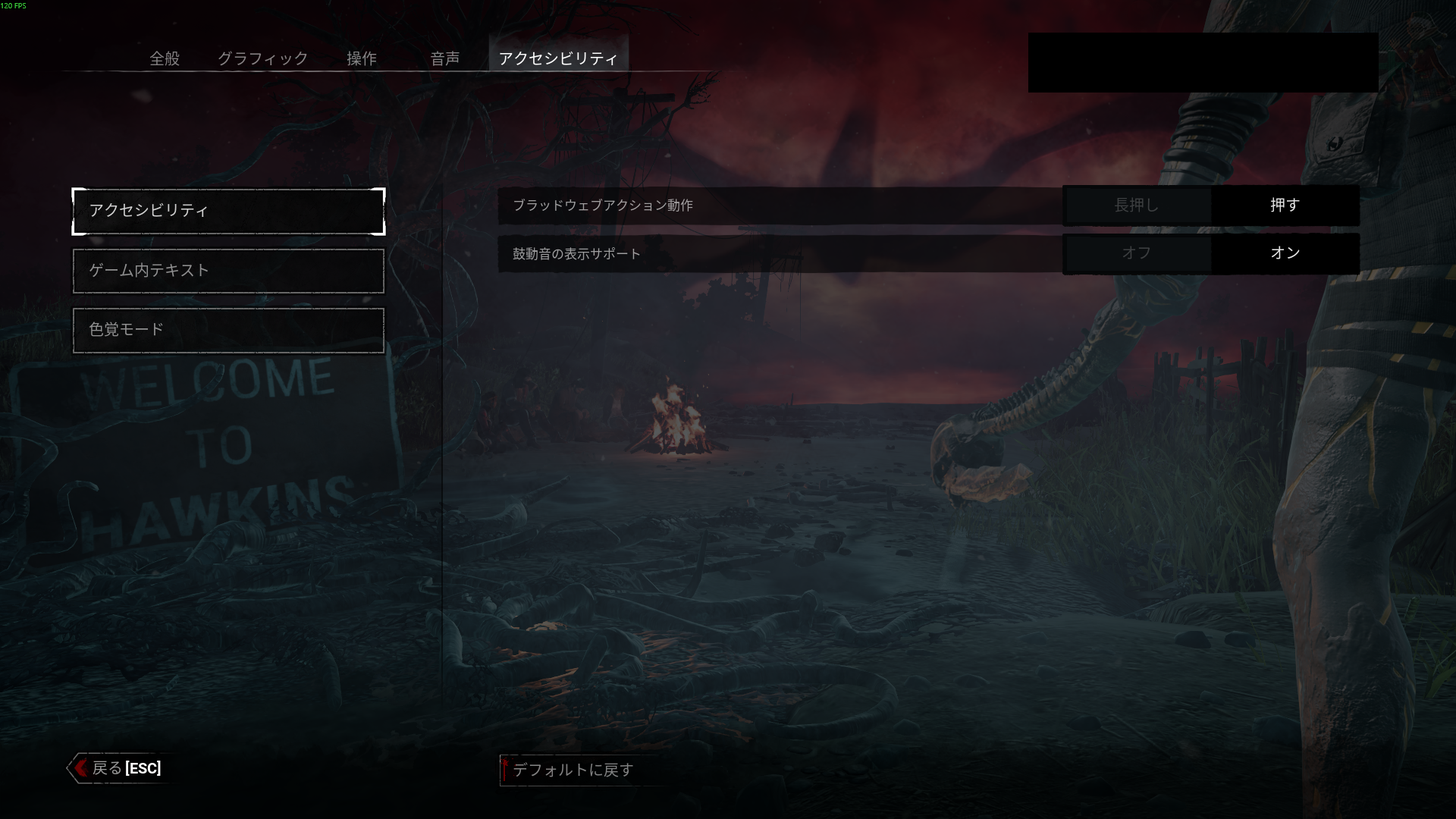This screenshot has height=819, width=1456.
Task: Select the アクセシビリティ sidebar category
Action: click(x=228, y=211)
